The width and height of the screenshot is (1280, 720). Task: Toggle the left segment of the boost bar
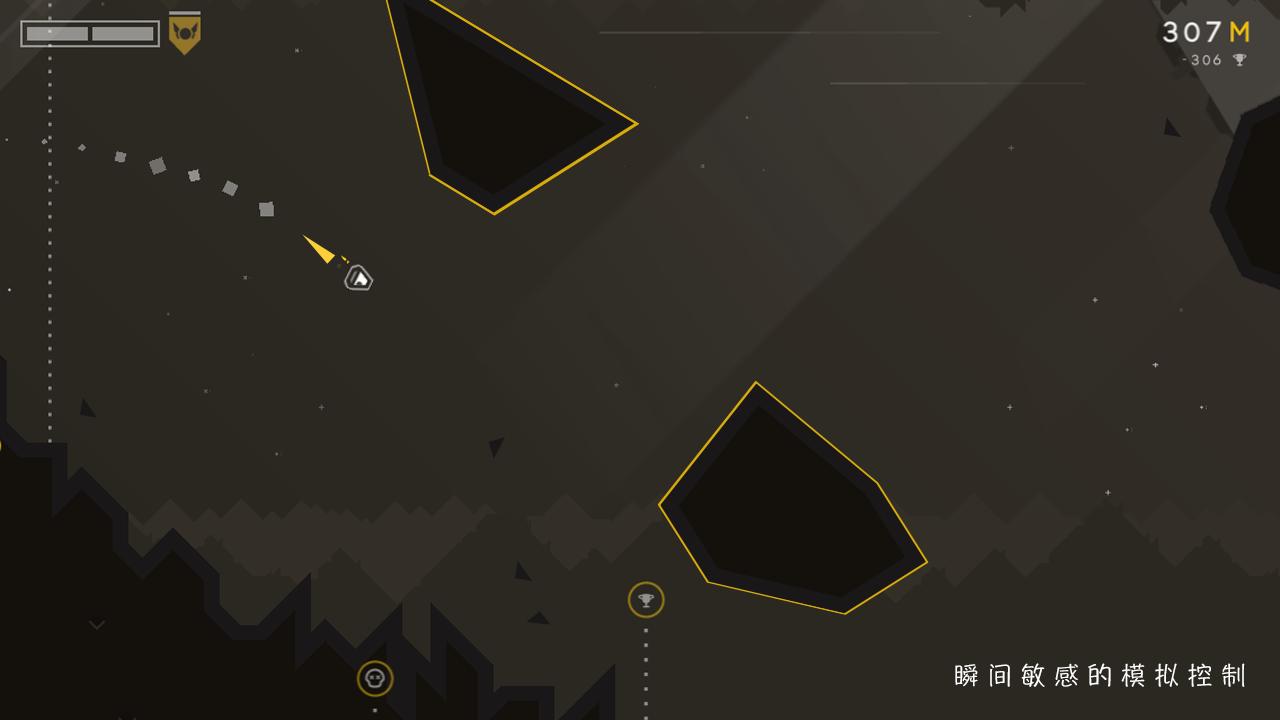55,33
